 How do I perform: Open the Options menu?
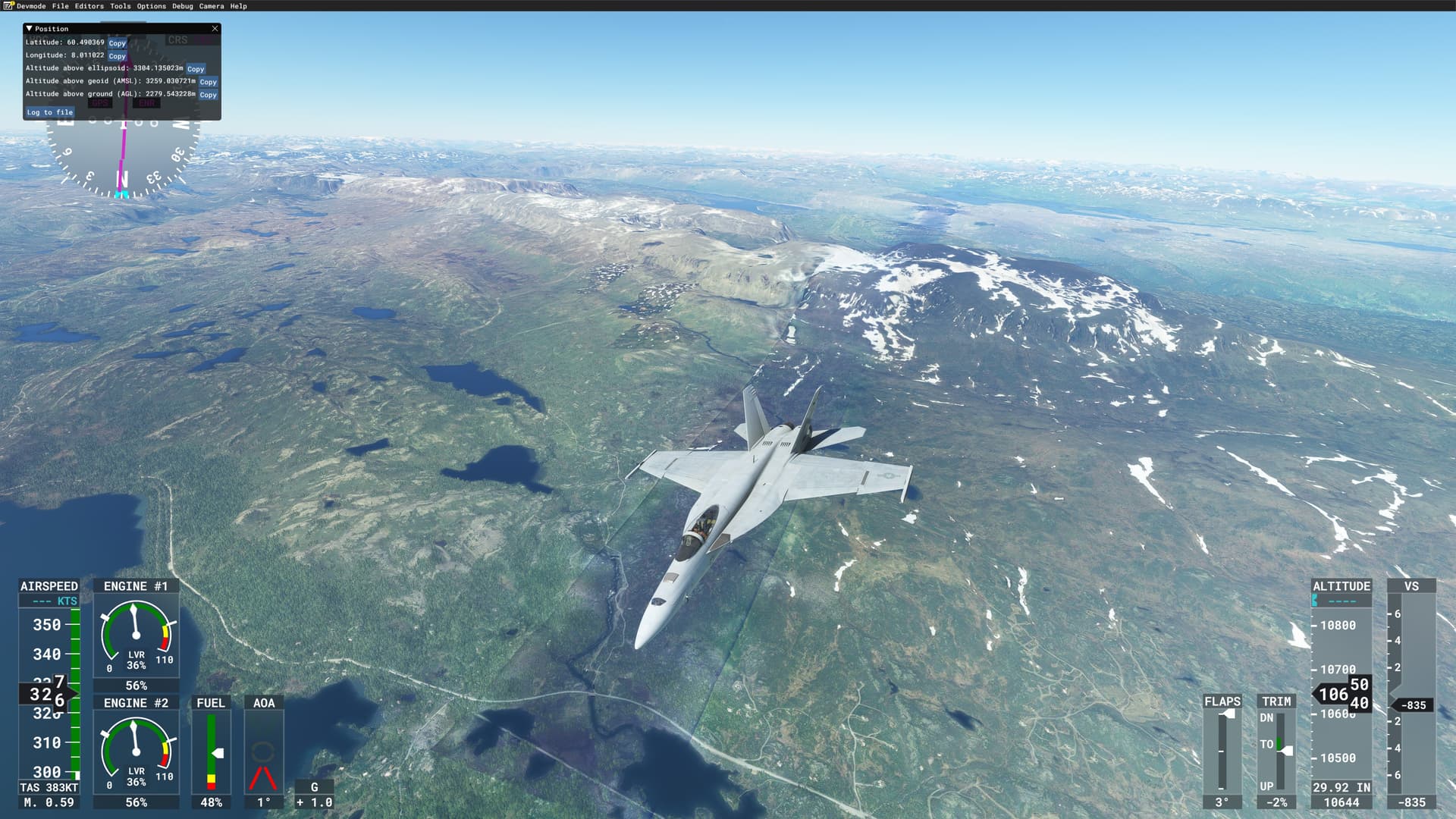coord(151,6)
